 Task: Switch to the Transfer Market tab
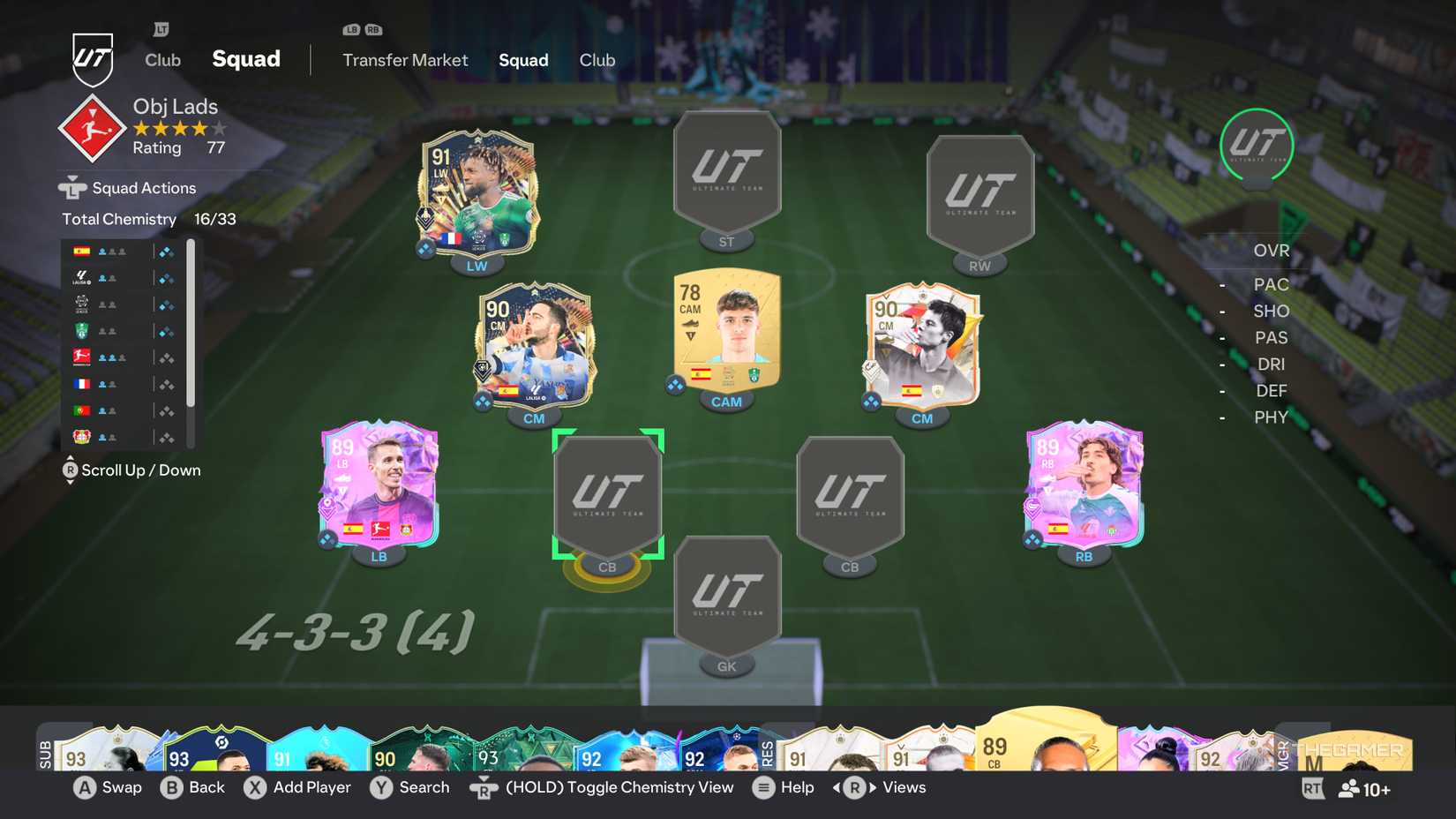coord(405,60)
